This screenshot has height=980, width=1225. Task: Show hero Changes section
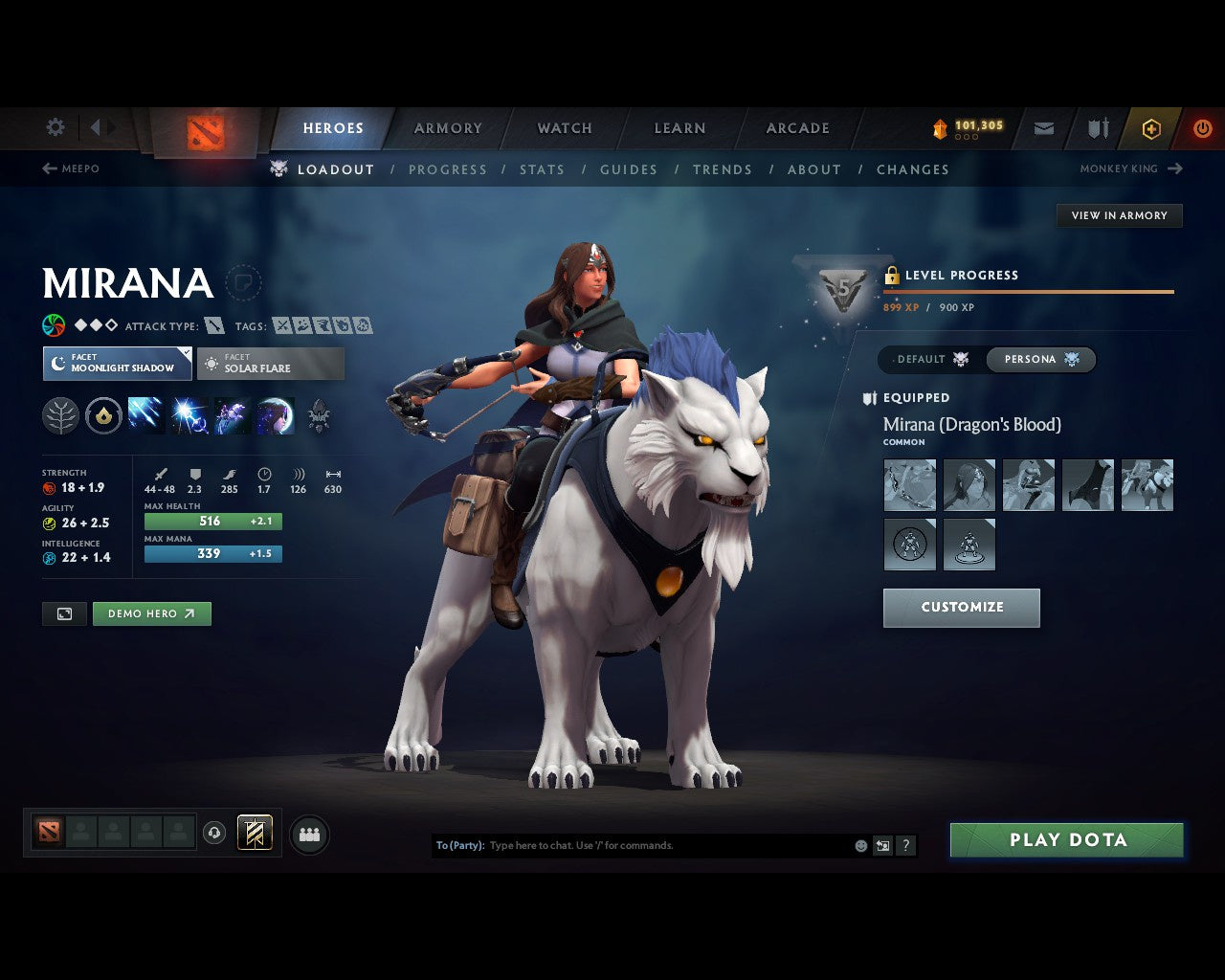[912, 169]
